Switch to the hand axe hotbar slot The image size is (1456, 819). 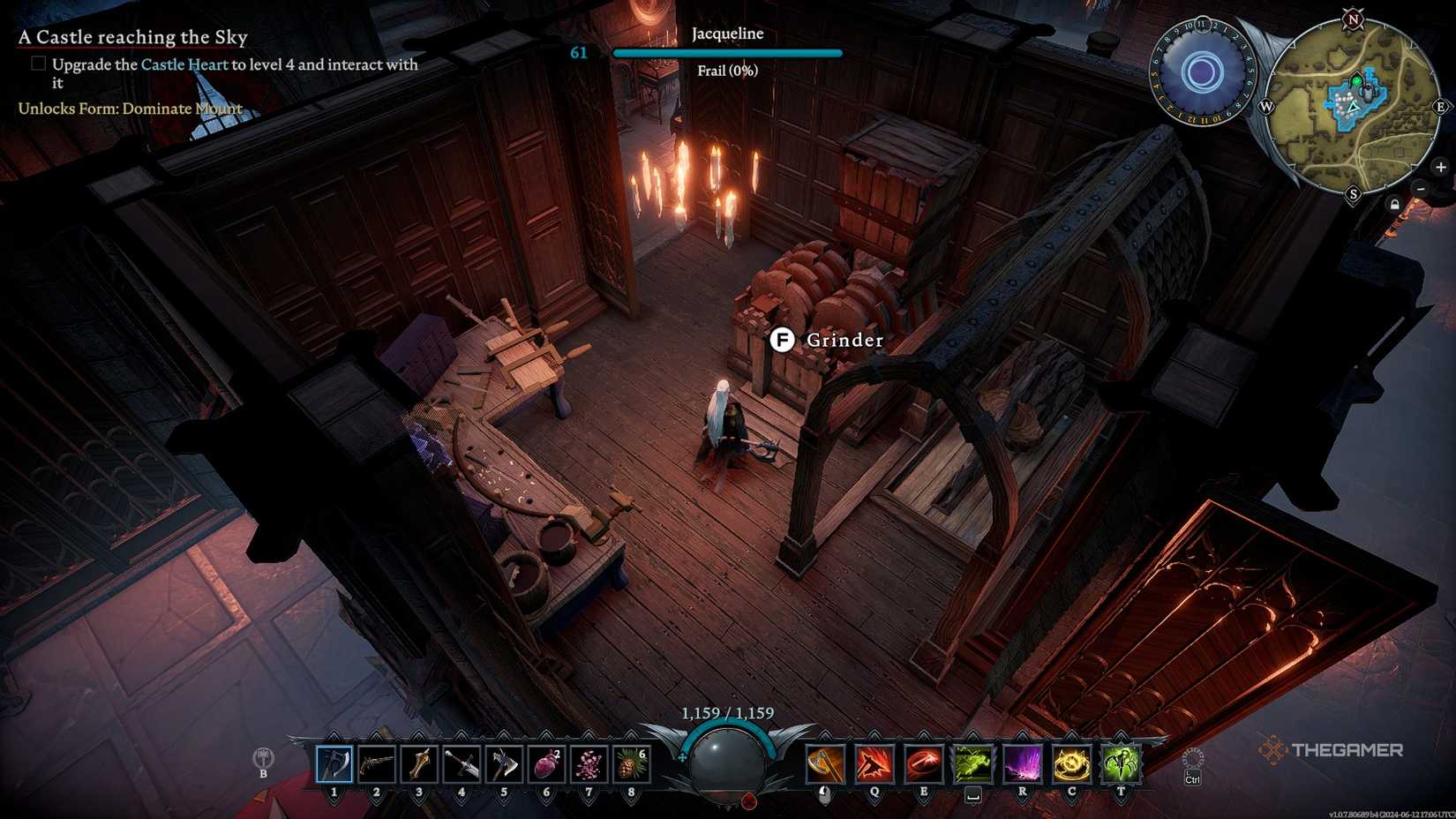click(x=504, y=763)
